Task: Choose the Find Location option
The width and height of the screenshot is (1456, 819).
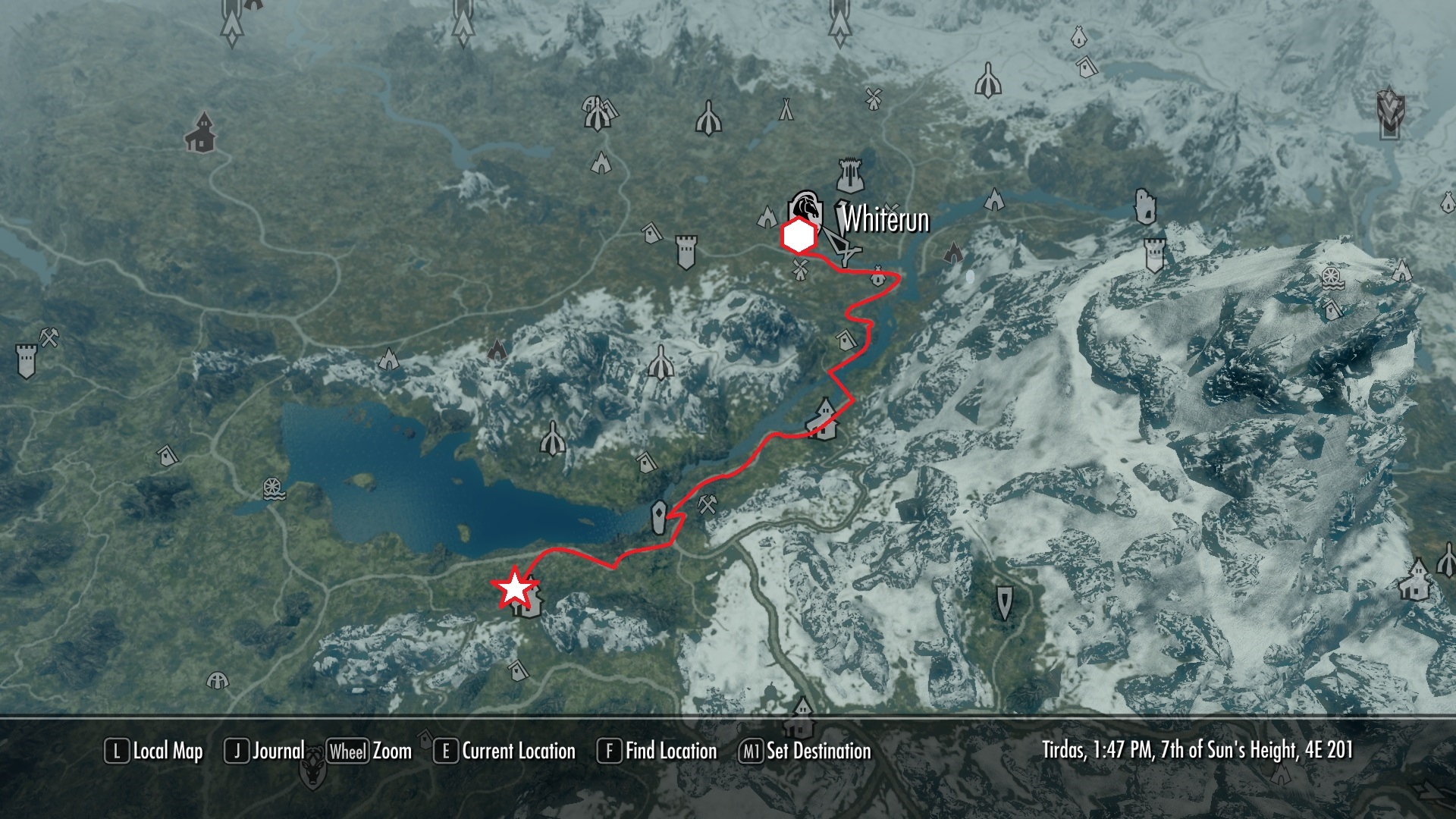Action: pos(657,752)
